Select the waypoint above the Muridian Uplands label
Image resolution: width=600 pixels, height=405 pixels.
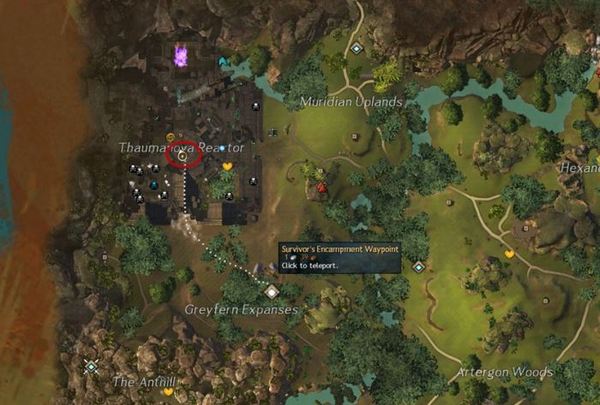356,47
